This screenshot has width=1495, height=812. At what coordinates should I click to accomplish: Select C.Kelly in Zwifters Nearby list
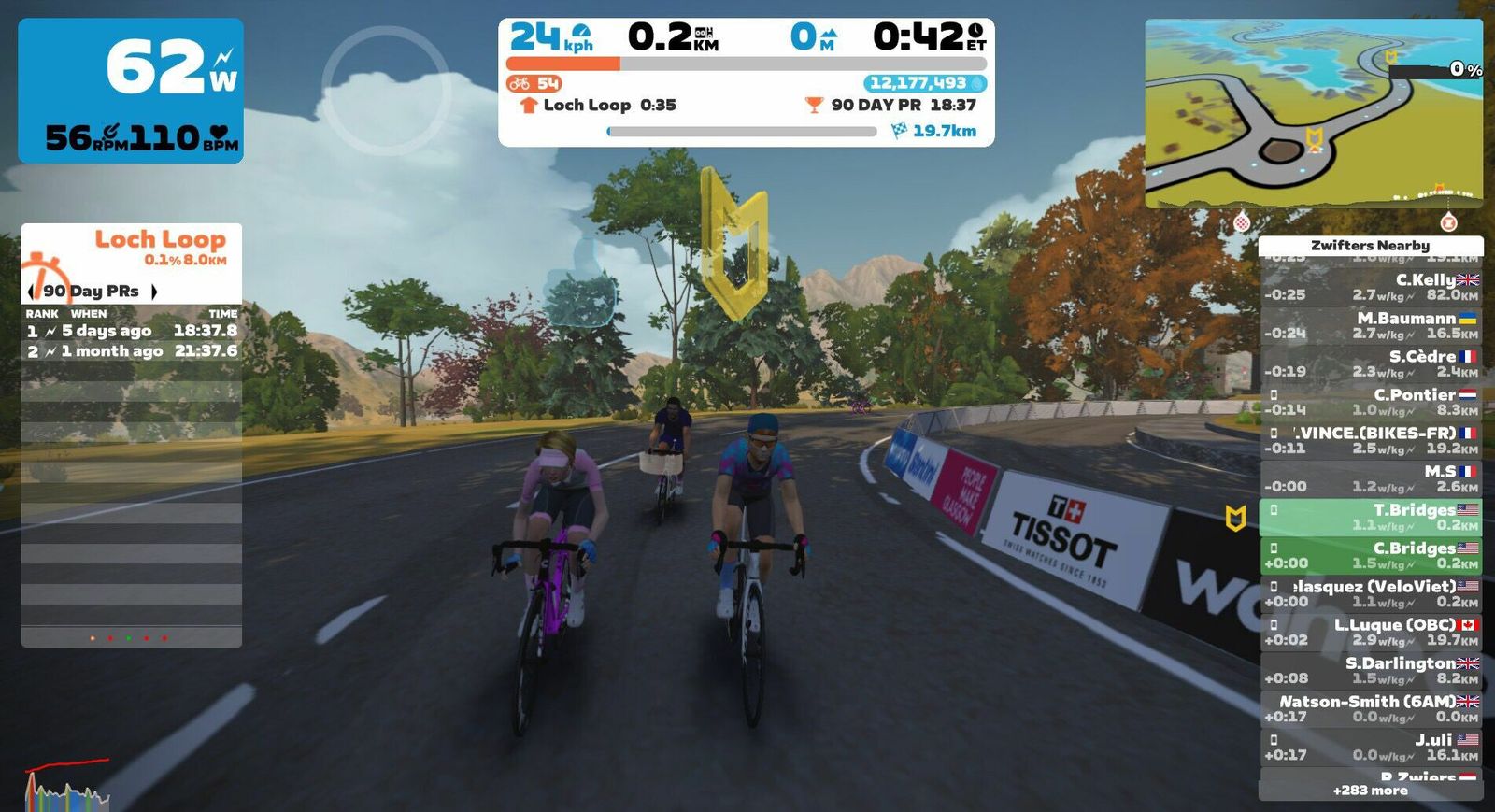1371,287
